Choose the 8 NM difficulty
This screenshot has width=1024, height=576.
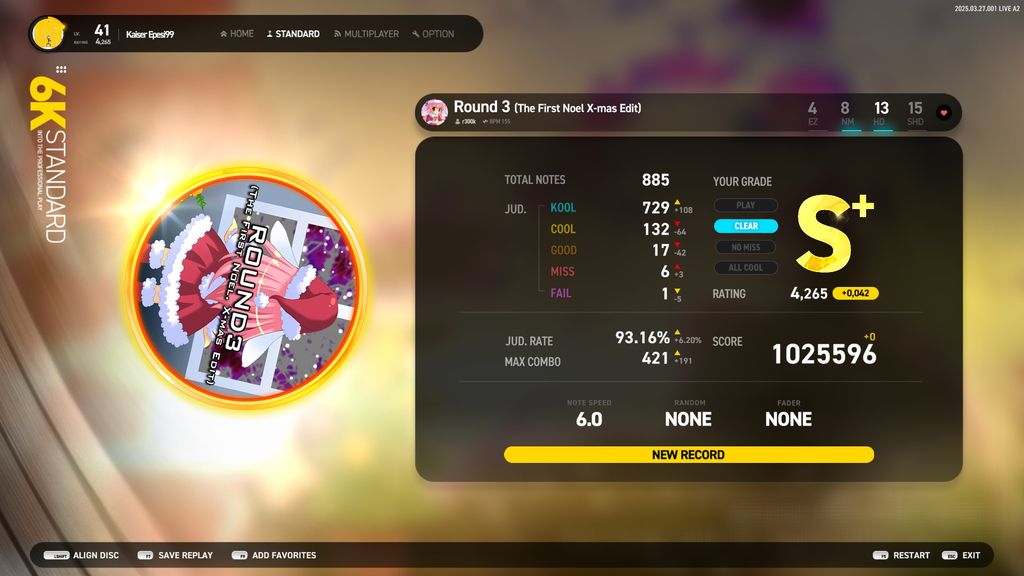(x=846, y=112)
